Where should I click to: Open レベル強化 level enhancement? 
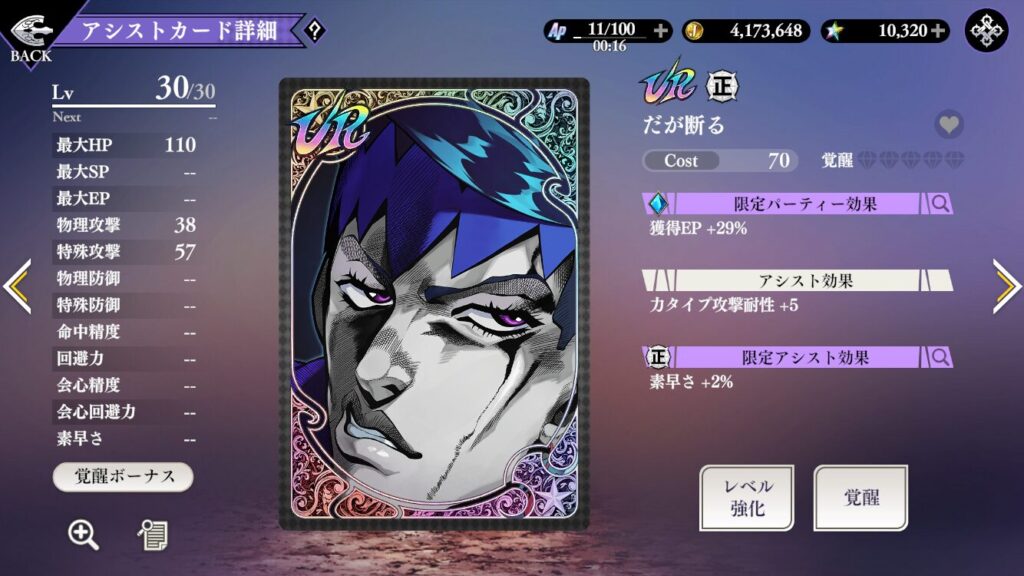[x=746, y=497]
